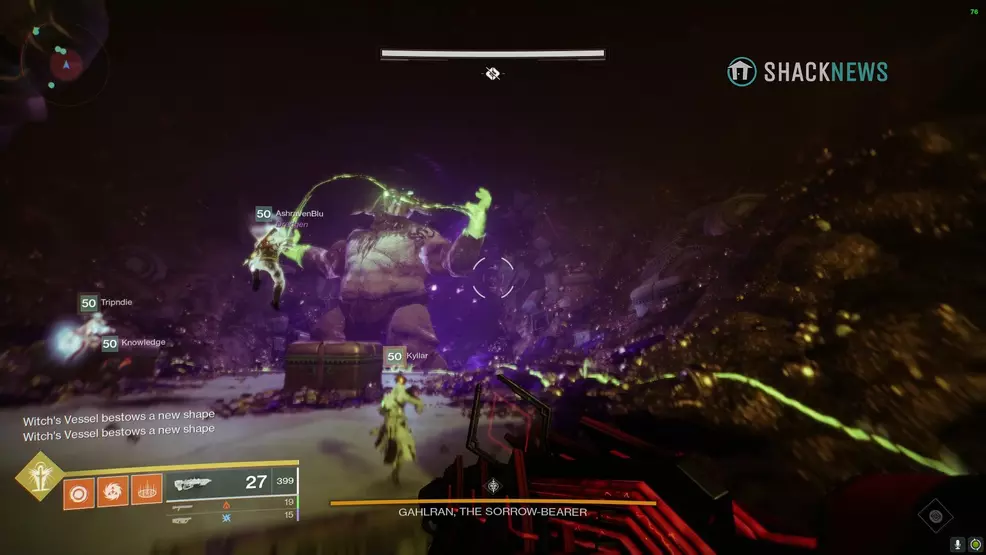Click the green circular overlay icon
This screenshot has height=555, width=986.
point(975,545)
